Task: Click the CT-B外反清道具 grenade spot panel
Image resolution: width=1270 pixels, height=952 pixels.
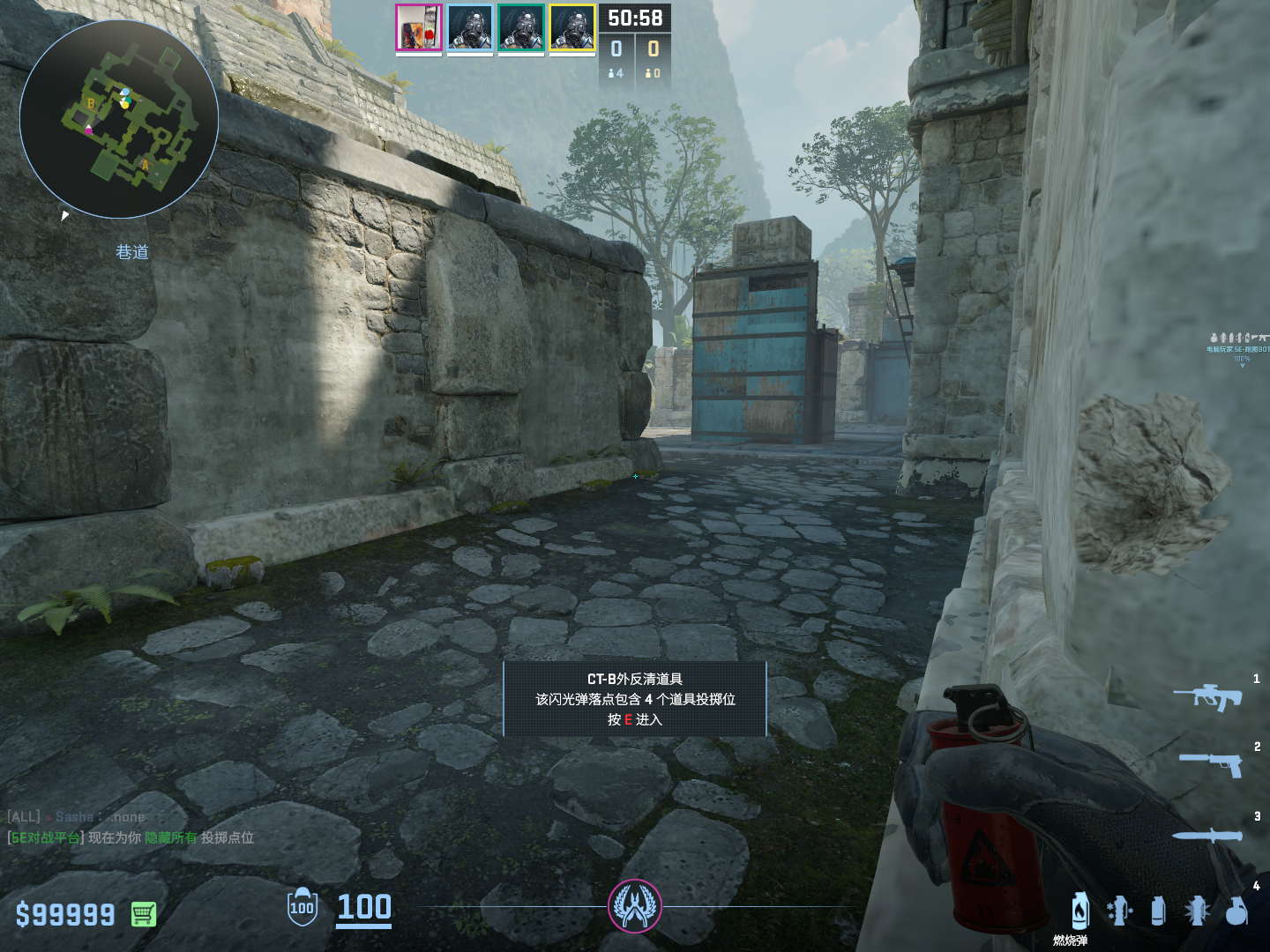Action: (635, 699)
